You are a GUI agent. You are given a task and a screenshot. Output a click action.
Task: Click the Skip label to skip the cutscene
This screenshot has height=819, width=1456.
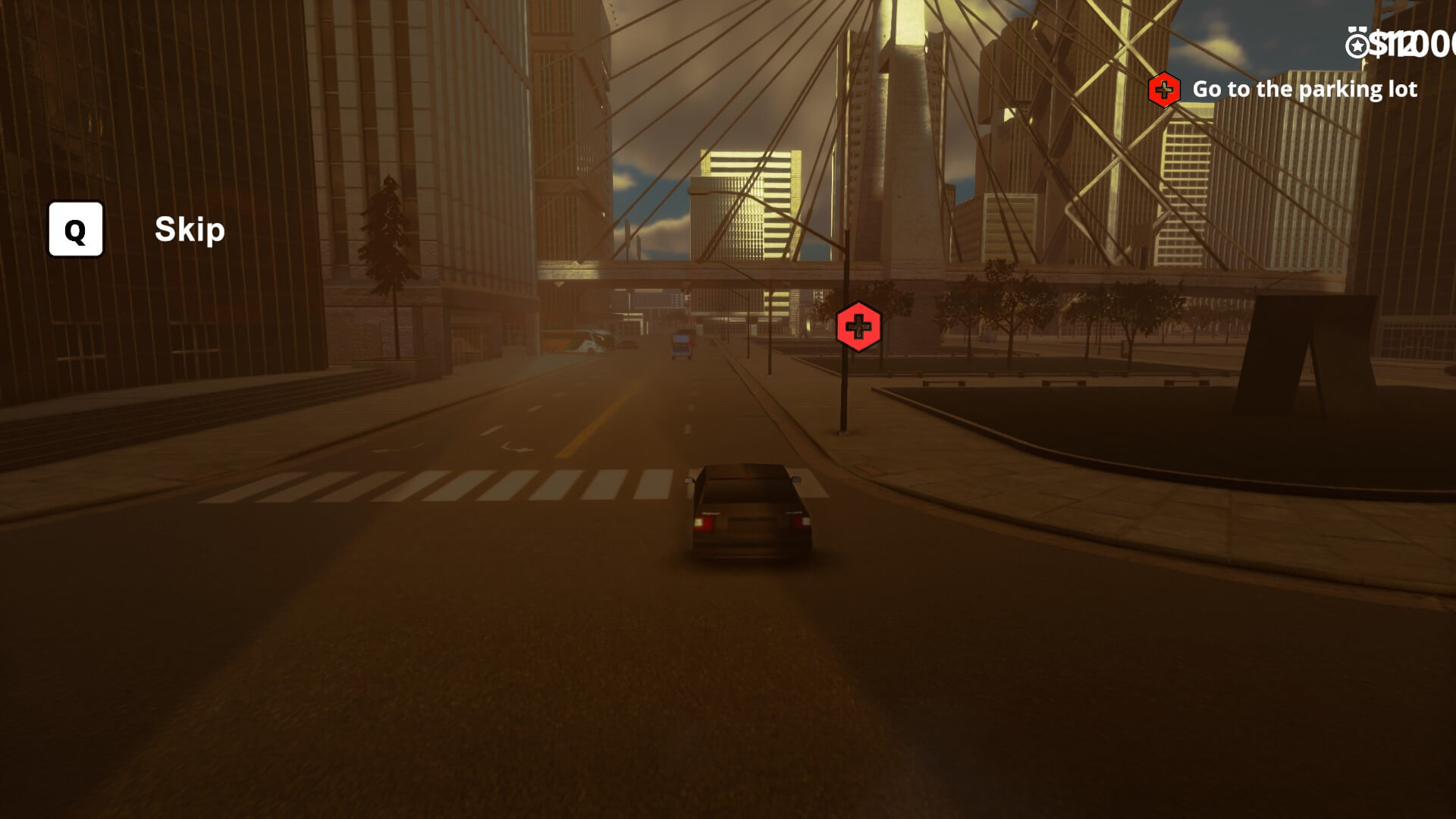pyautogui.click(x=188, y=230)
